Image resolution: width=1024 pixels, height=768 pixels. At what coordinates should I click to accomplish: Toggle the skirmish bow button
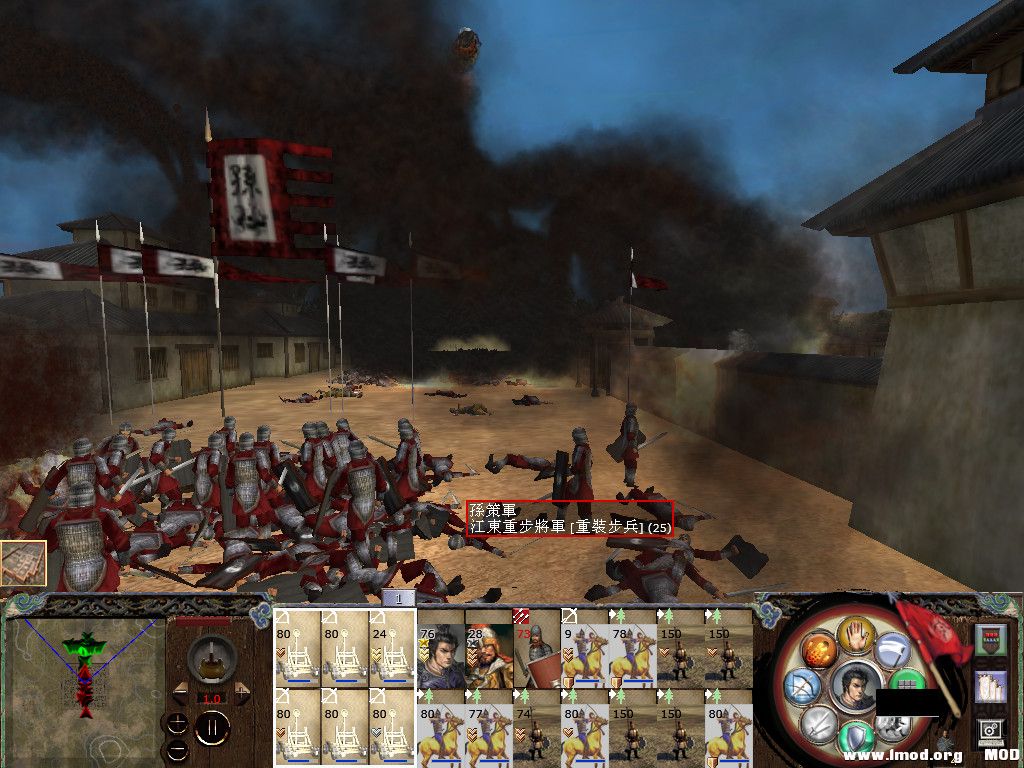(803, 689)
